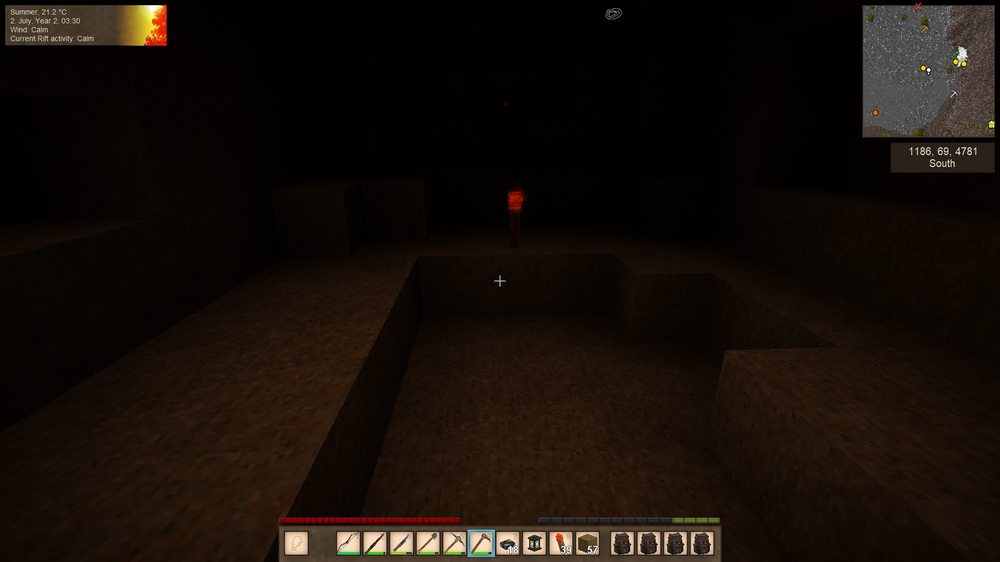Select the torch stack of 39
Screen dimensions: 1000x562
[561, 543]
